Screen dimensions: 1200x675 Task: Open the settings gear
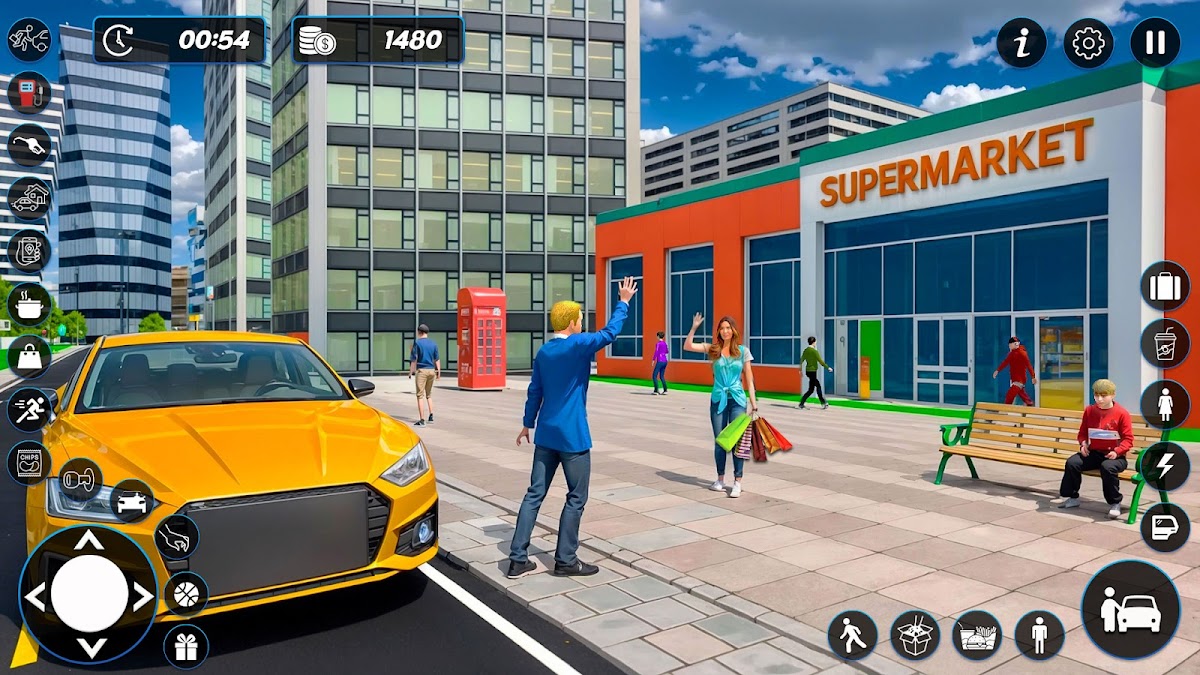(1088, 43)
